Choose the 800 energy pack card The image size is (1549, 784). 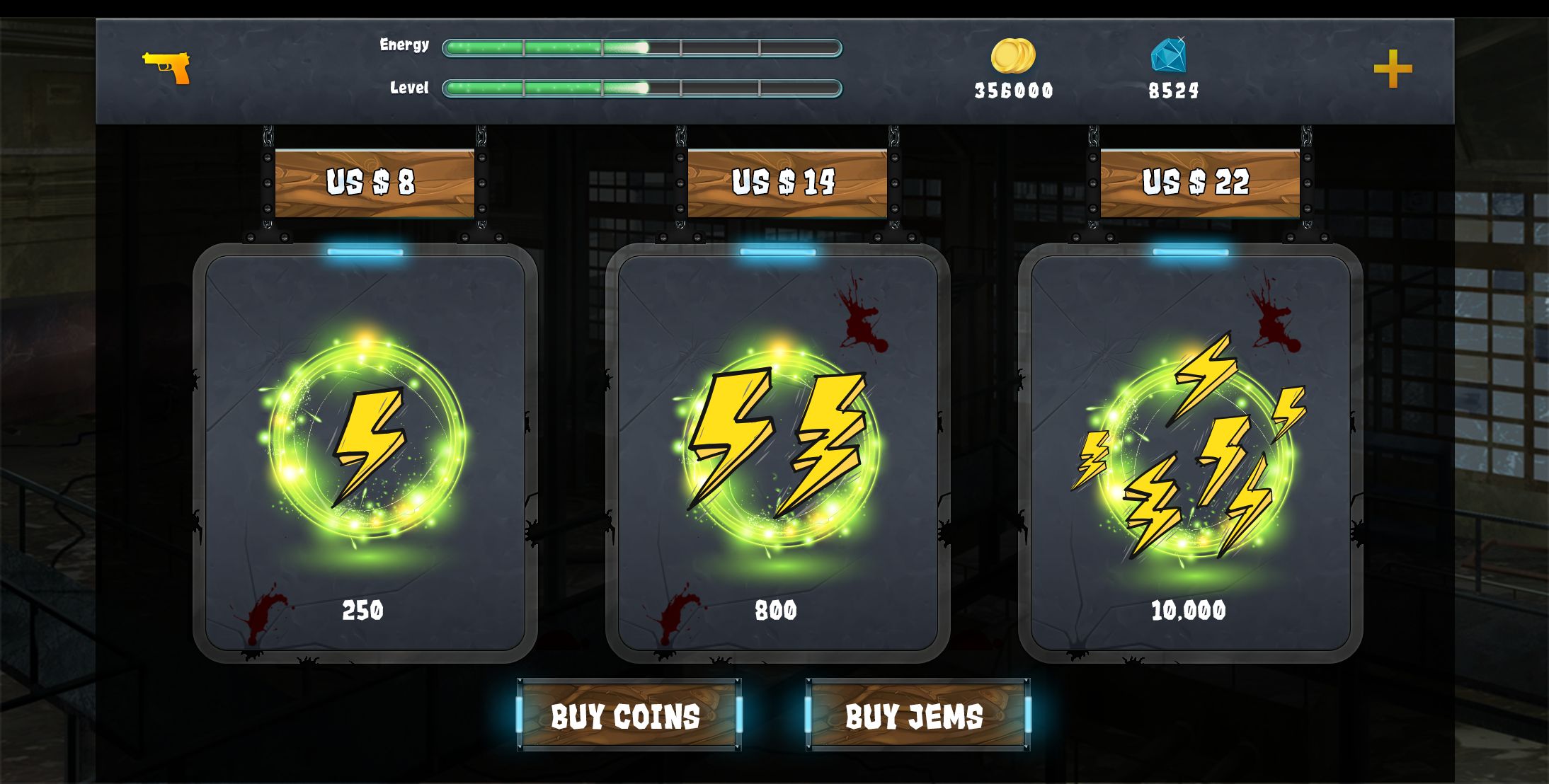click(777, 453)
